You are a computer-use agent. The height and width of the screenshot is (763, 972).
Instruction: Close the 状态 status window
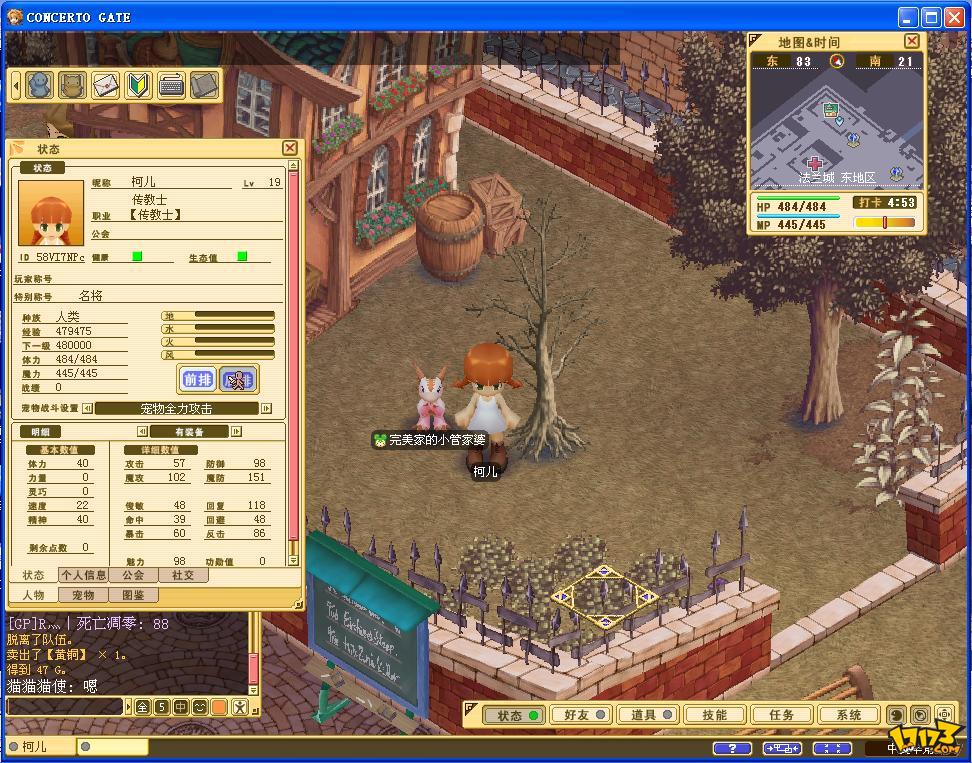pyautogui.click(x=290, y=148)
